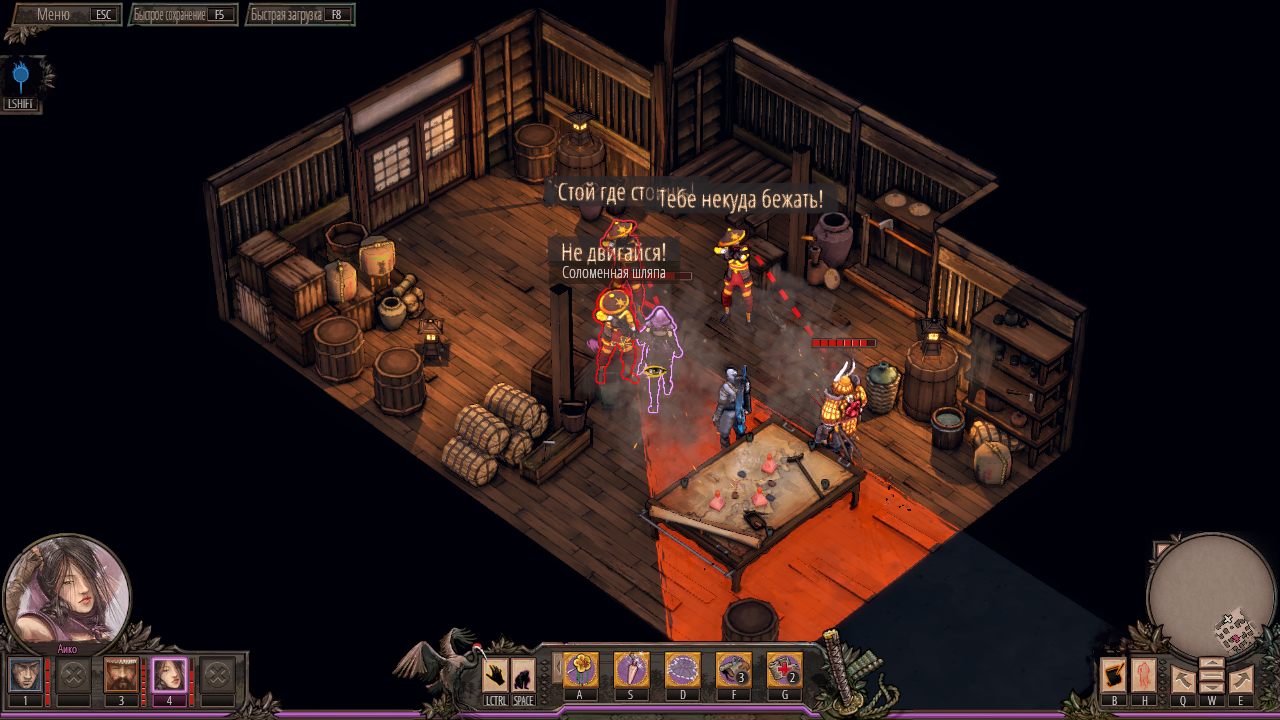
Task: Collapse the ability bar with its side arrow
Action: click(x=558, y=667)
